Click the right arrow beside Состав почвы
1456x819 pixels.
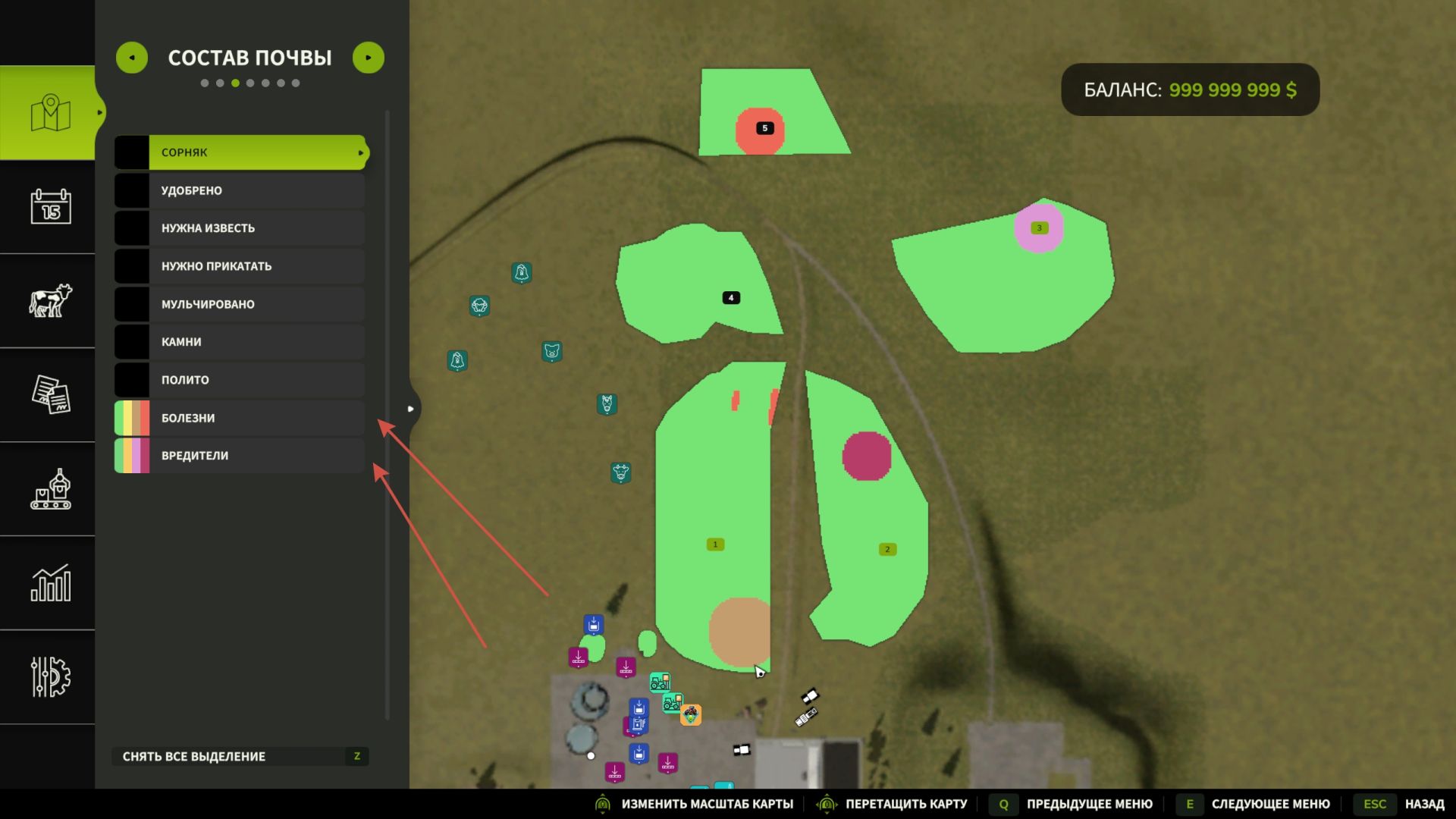[x=369, y=58]
